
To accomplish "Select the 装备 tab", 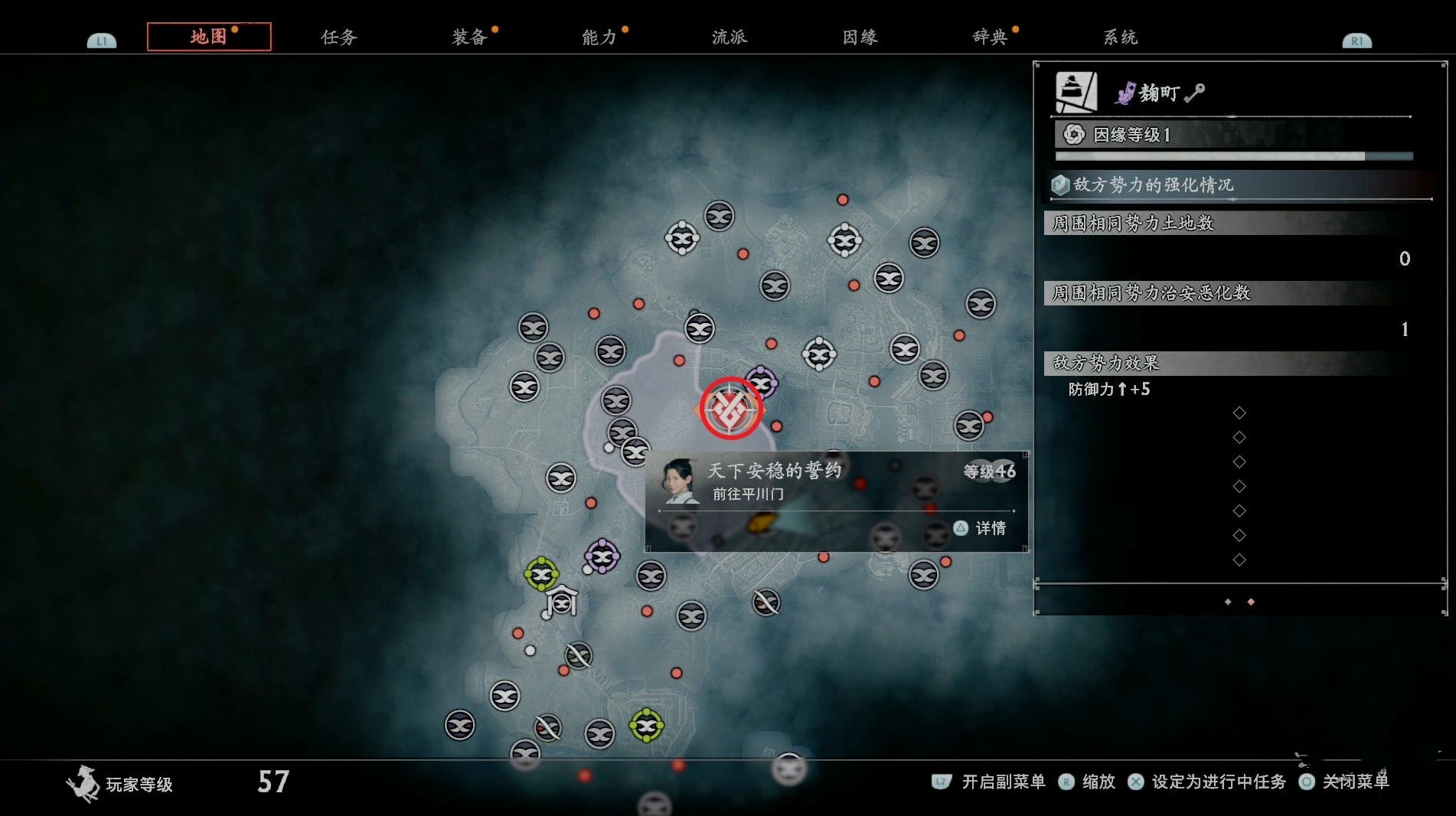I will point(469,37).
